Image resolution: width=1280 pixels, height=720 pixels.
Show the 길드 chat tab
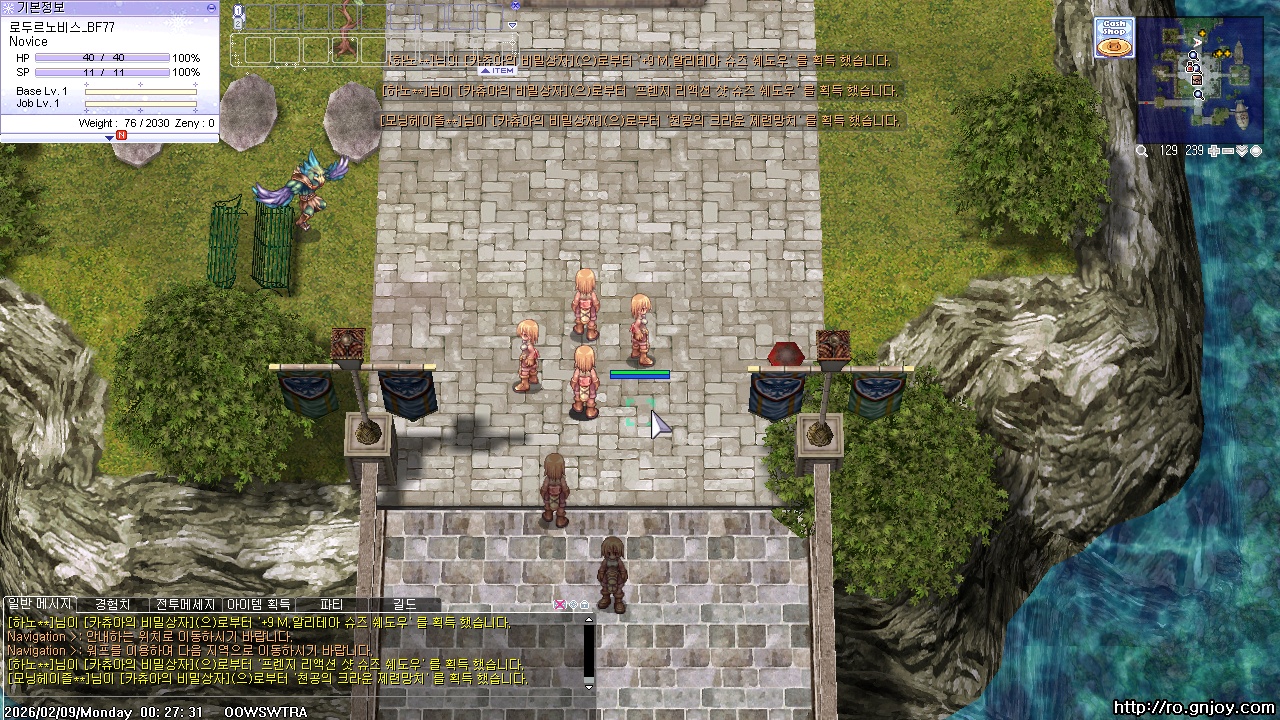(404, 605)
